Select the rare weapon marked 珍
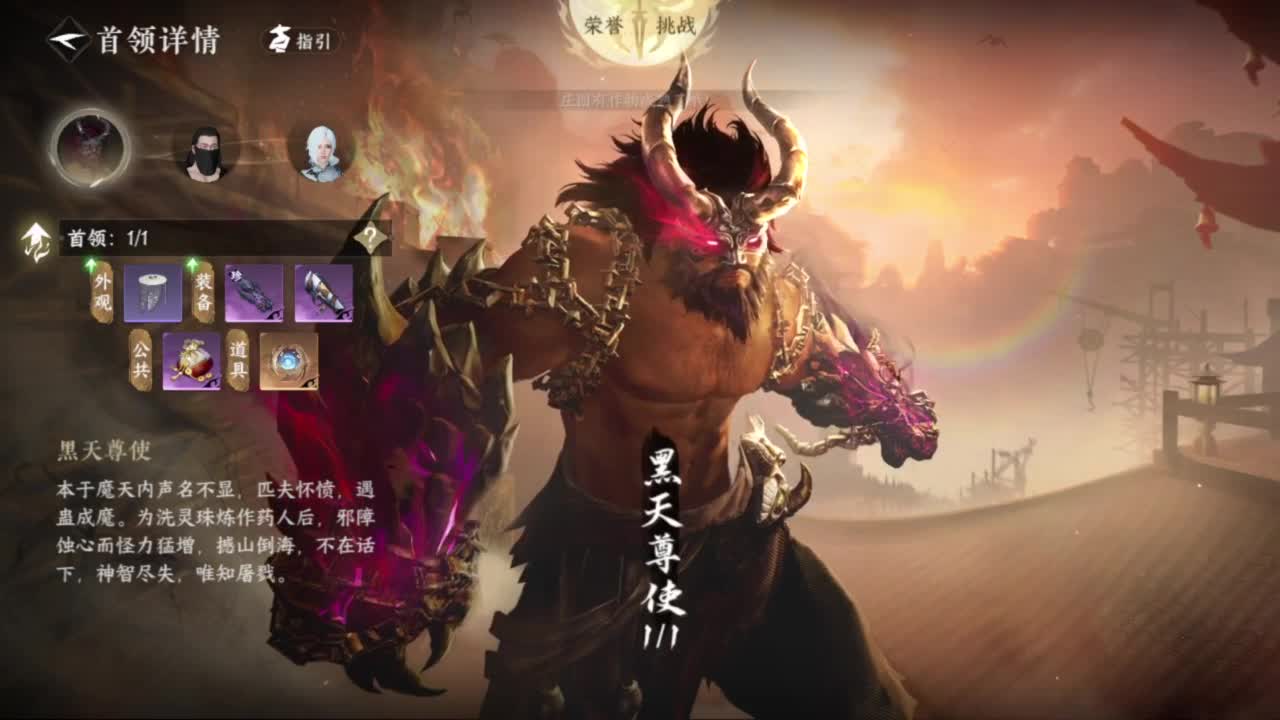1280x720 pixels. 254,292
